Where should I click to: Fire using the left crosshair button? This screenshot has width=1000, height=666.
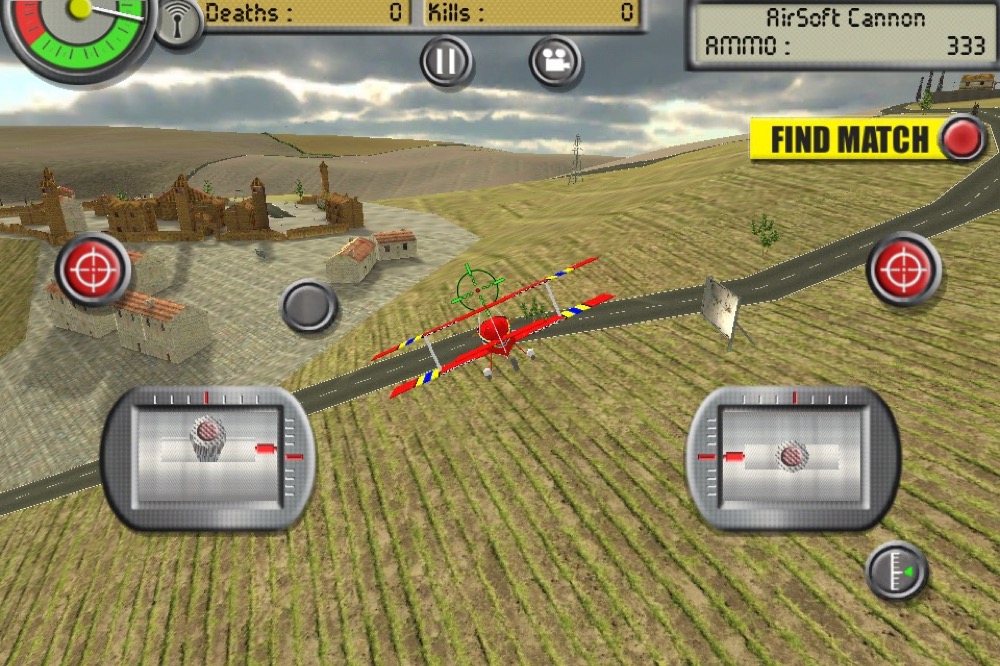click(93, 268)
